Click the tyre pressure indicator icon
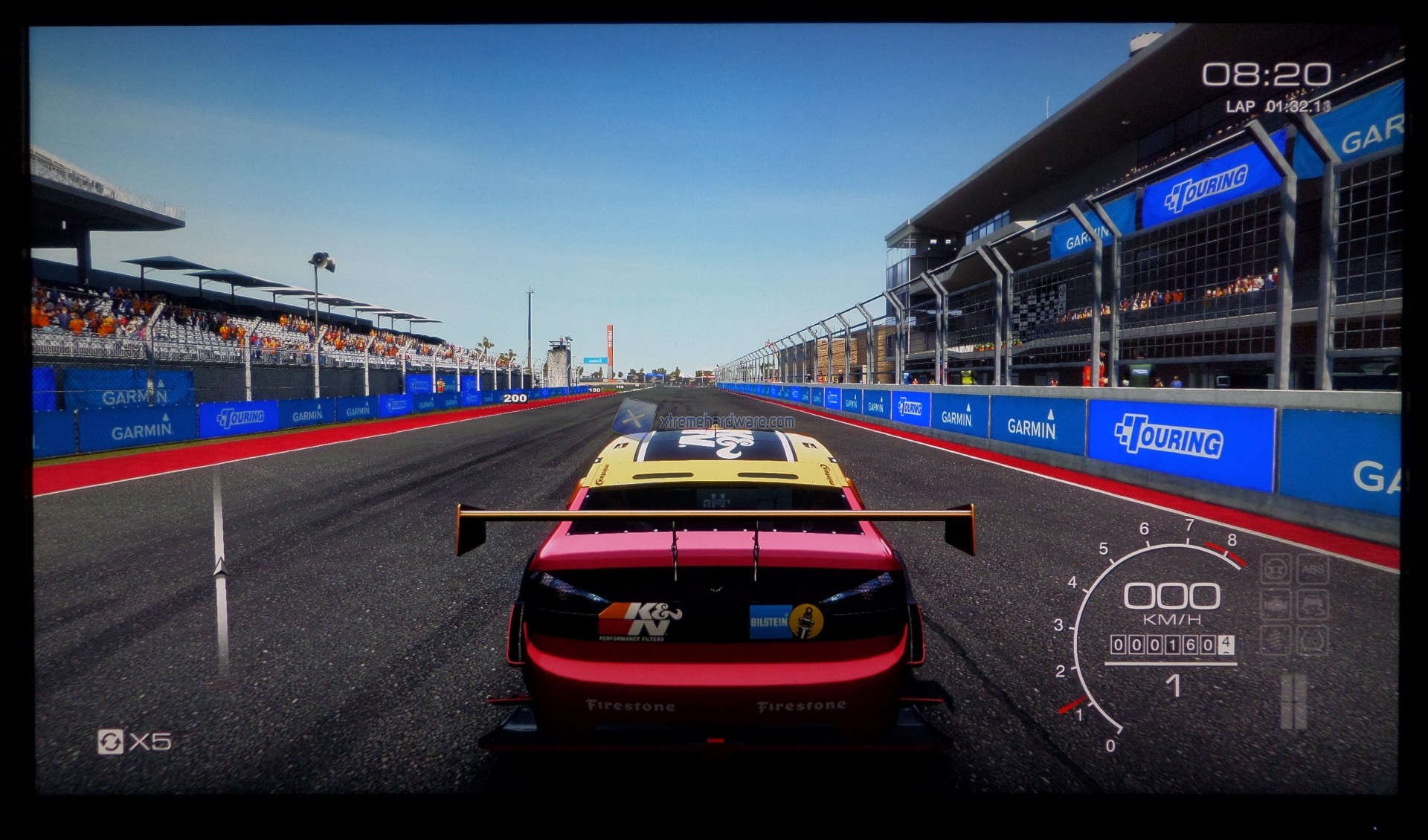Image resolution: width=1428 pixels, height=840 pixels. click(1313, 639)
